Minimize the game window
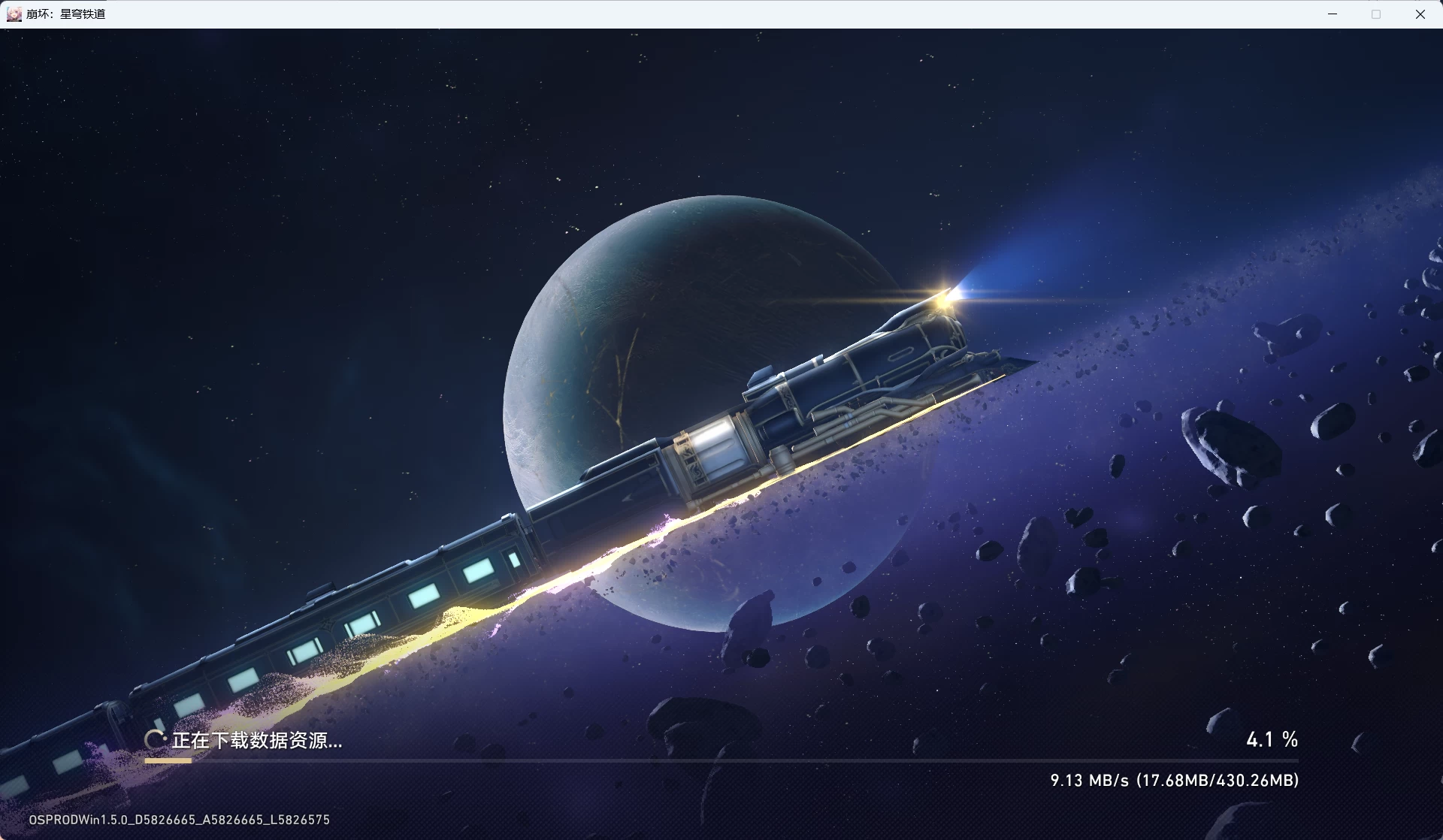This screenshot has height=840, width=1443. pyautogui.click(x=1333, y=14)
